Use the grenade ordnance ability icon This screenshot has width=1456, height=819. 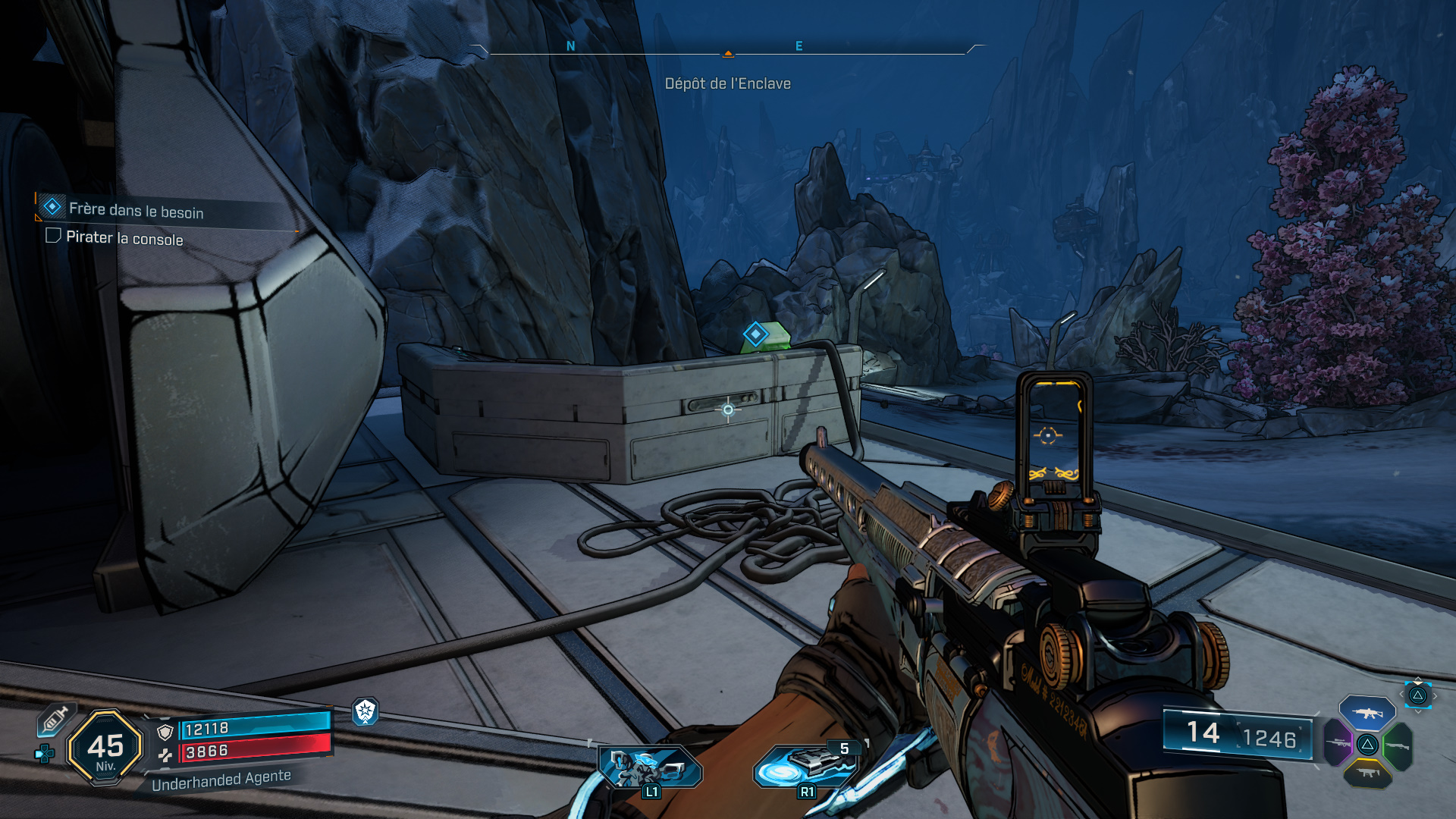point(805,767)
